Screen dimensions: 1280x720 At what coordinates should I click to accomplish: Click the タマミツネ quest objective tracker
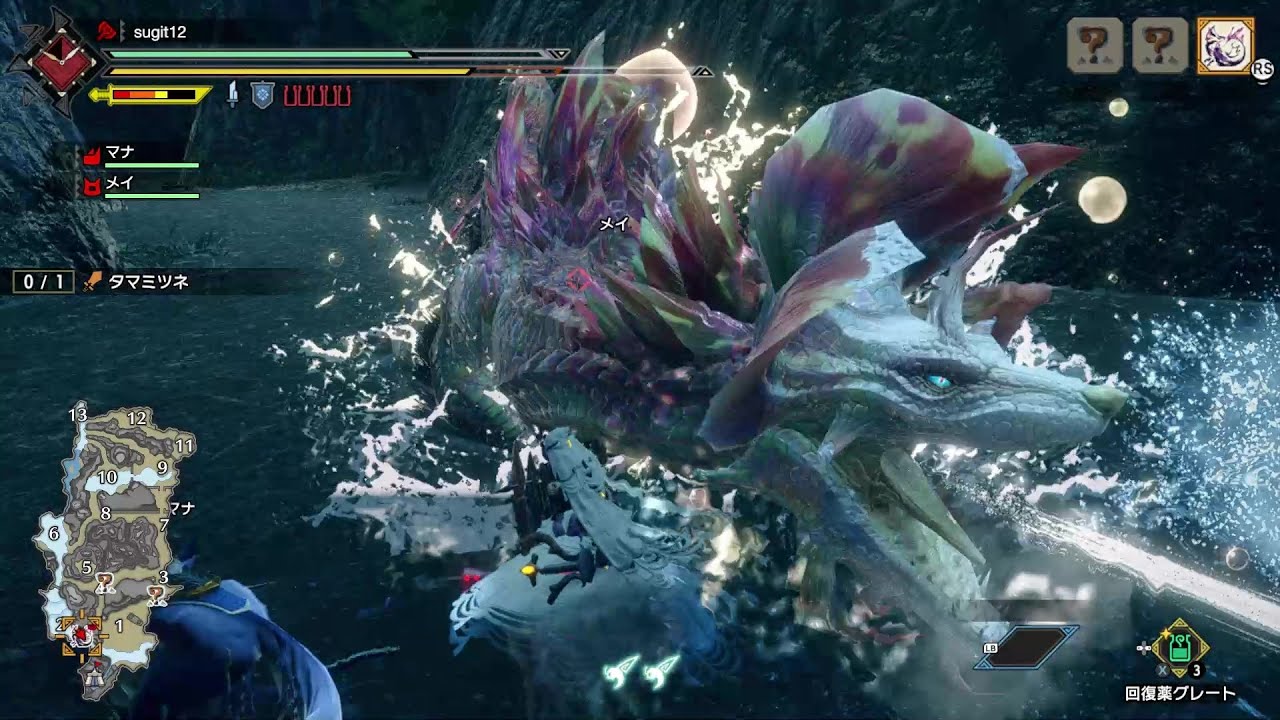click(100, 282)
